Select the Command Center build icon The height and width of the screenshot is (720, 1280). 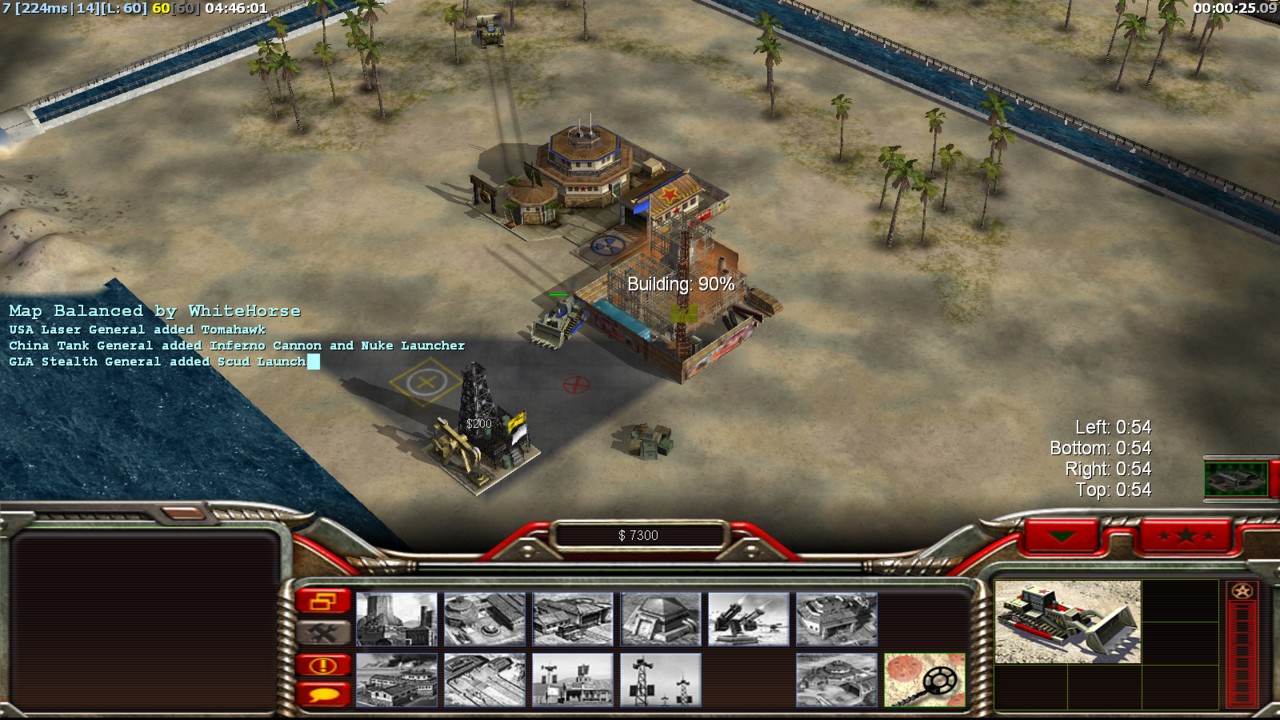click(x=837, y=680)
